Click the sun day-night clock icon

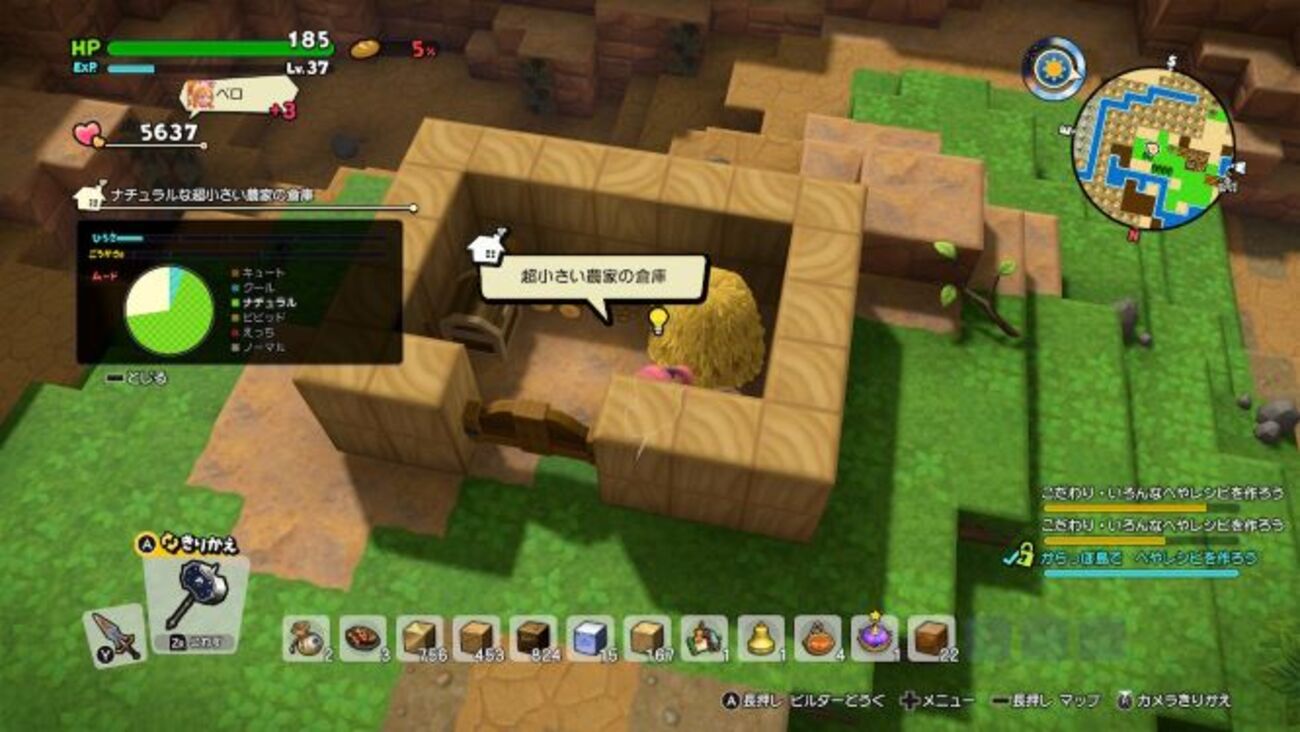[1053, 68]
